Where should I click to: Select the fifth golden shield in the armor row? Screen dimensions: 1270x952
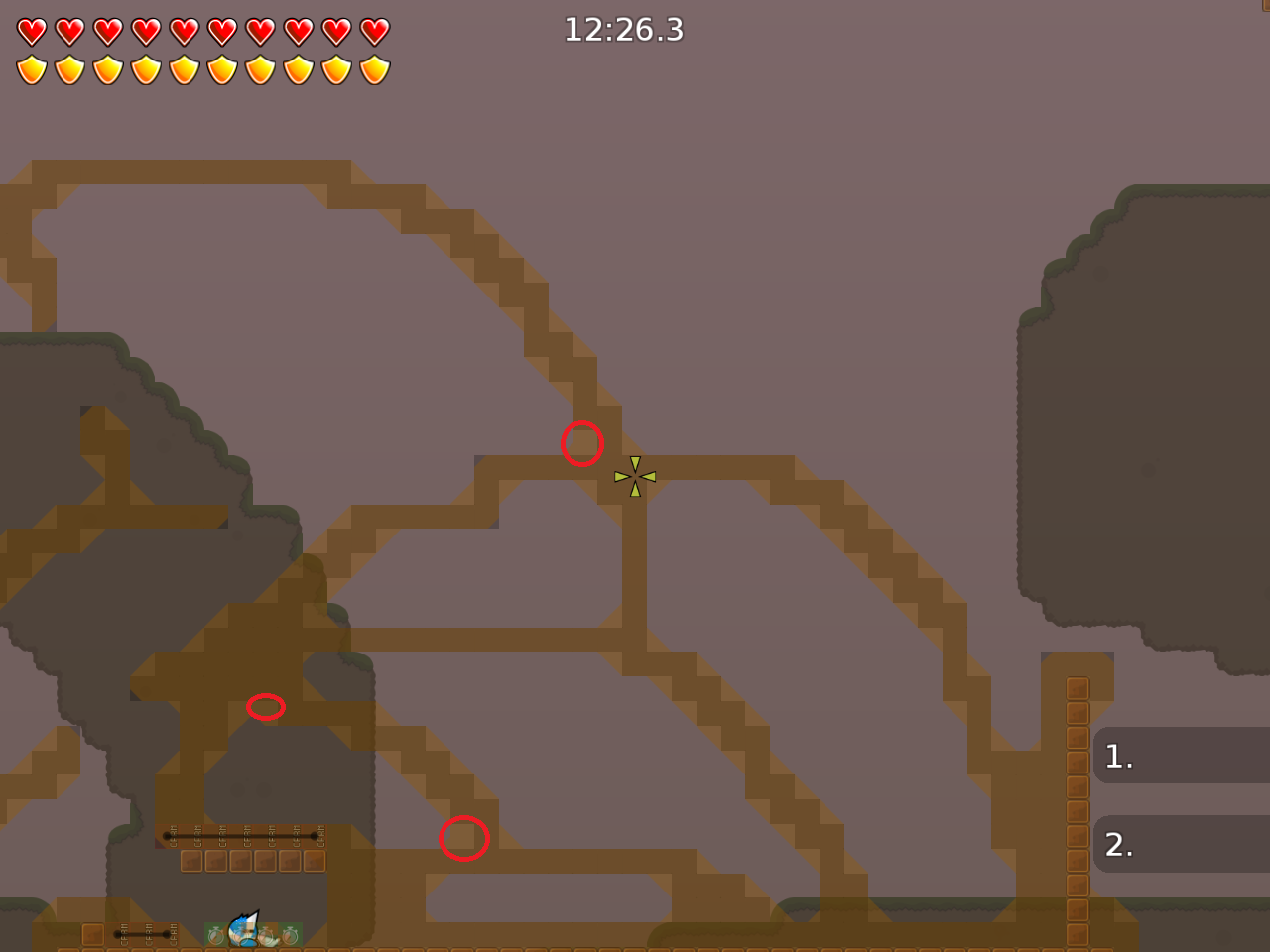click(183, 68)
